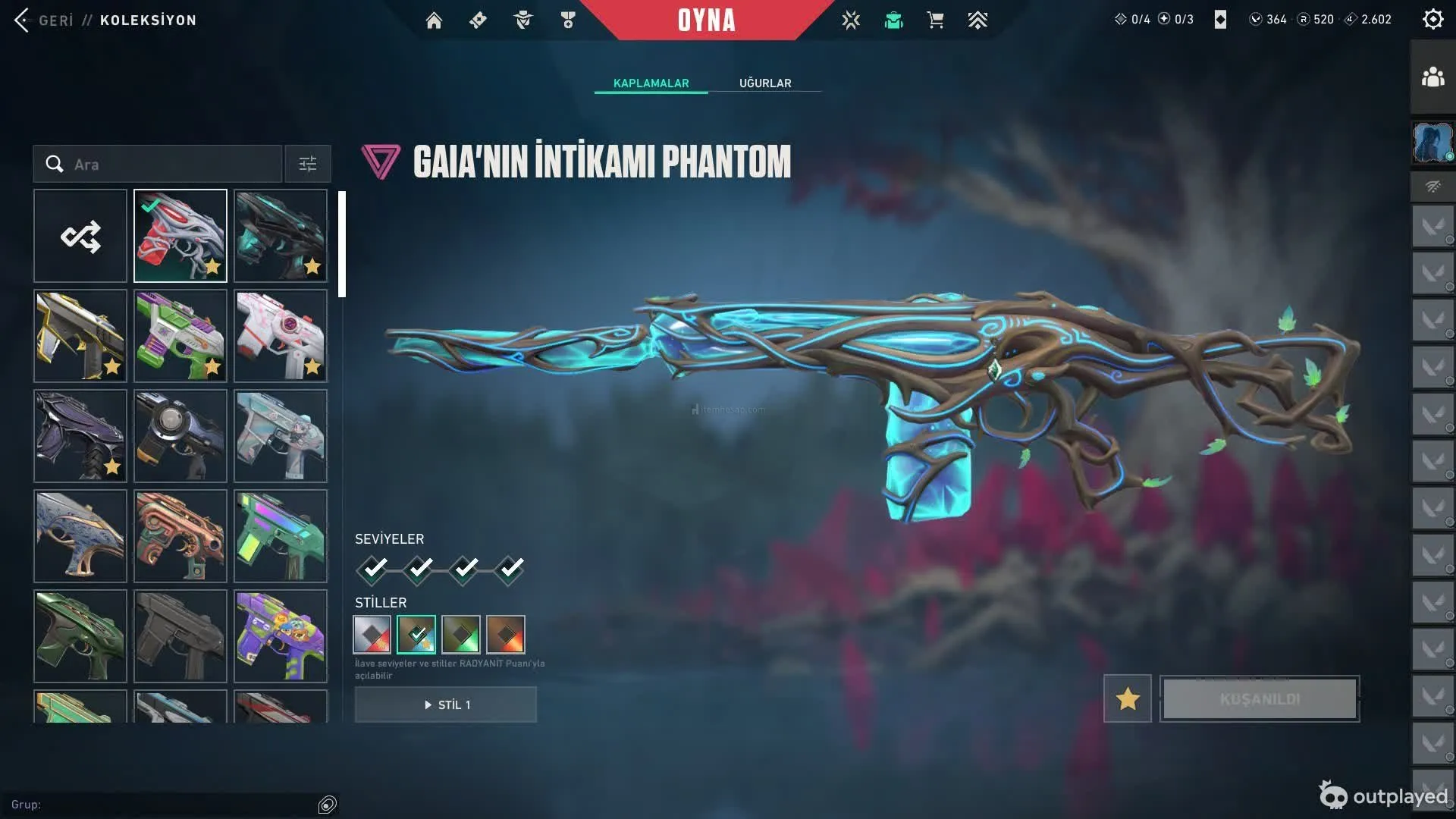Viewport: 1456px width, 819px height.
Task: Open the agents icon in top bar
Action: point(523,20)
